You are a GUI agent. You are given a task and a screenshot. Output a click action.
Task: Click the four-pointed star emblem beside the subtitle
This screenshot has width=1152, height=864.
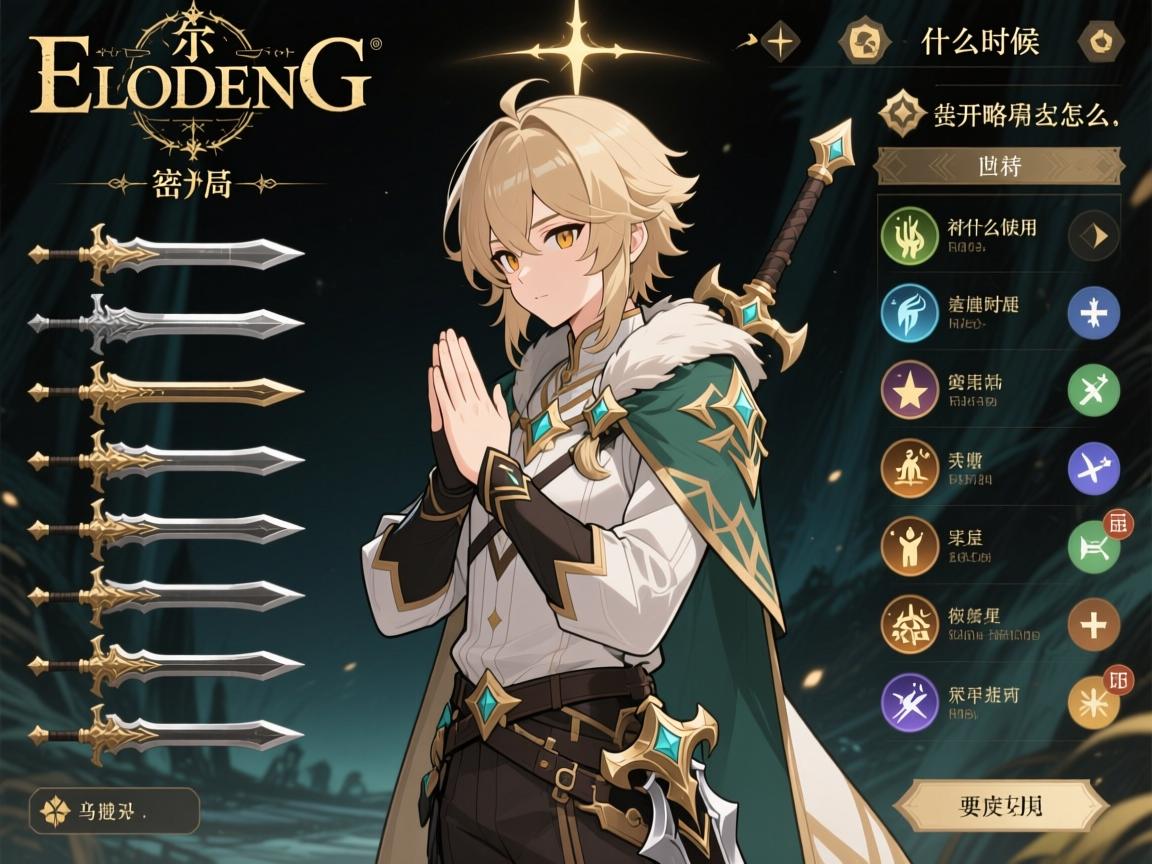902,115
